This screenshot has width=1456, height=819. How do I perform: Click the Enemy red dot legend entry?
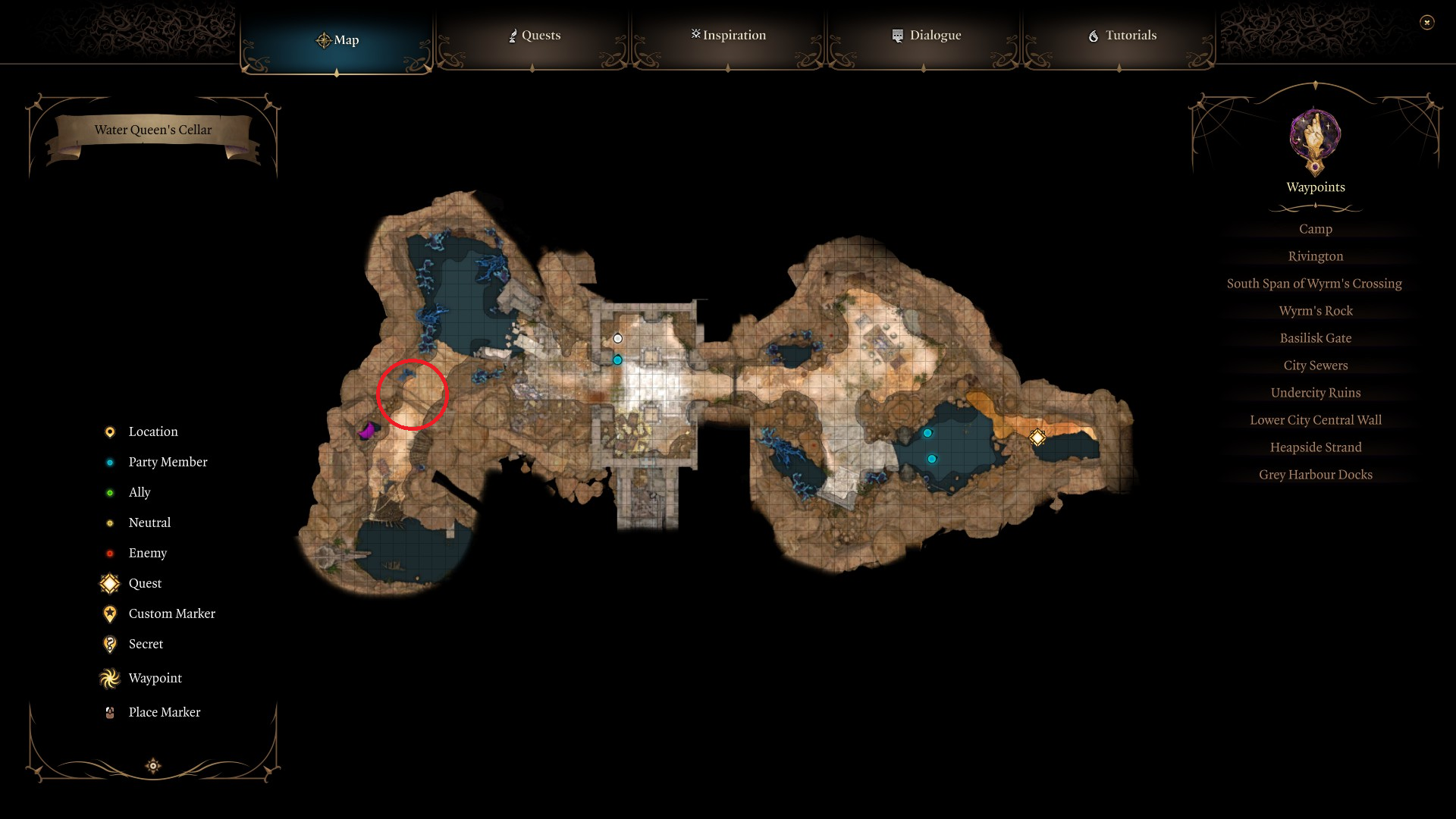coord(109,553)
